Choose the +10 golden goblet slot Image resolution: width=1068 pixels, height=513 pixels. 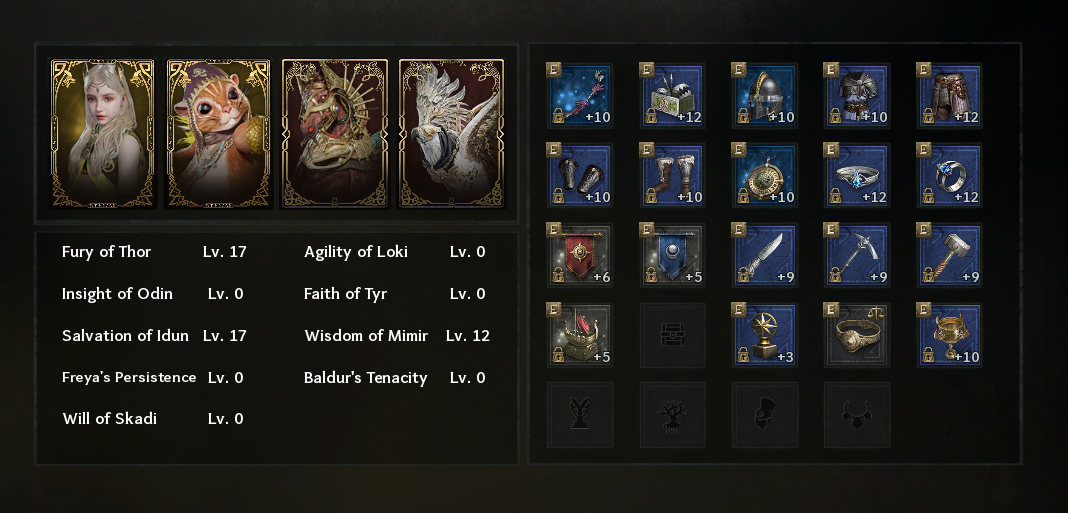coord(949,336)
